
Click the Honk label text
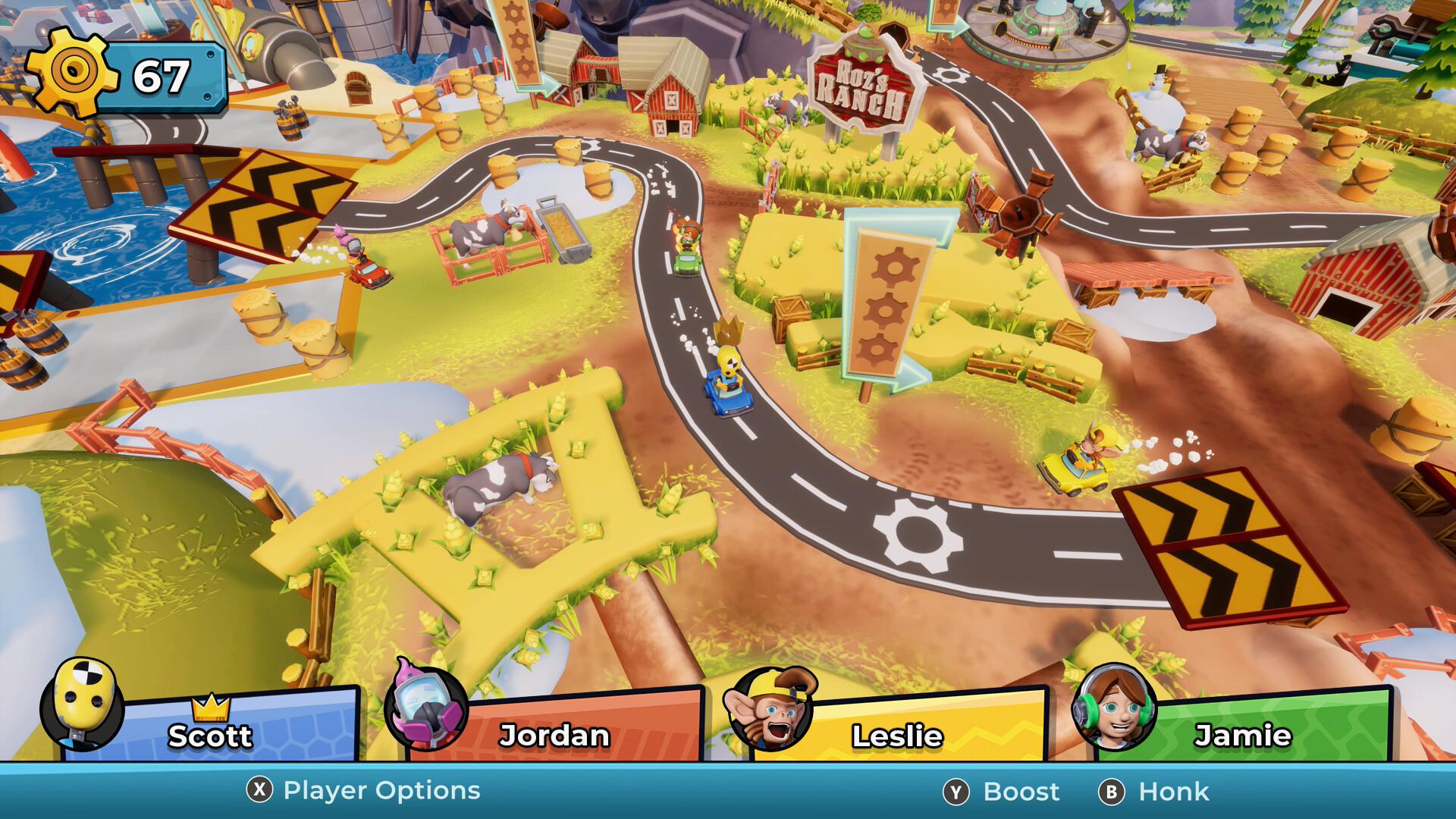(x=1173, y=791)
